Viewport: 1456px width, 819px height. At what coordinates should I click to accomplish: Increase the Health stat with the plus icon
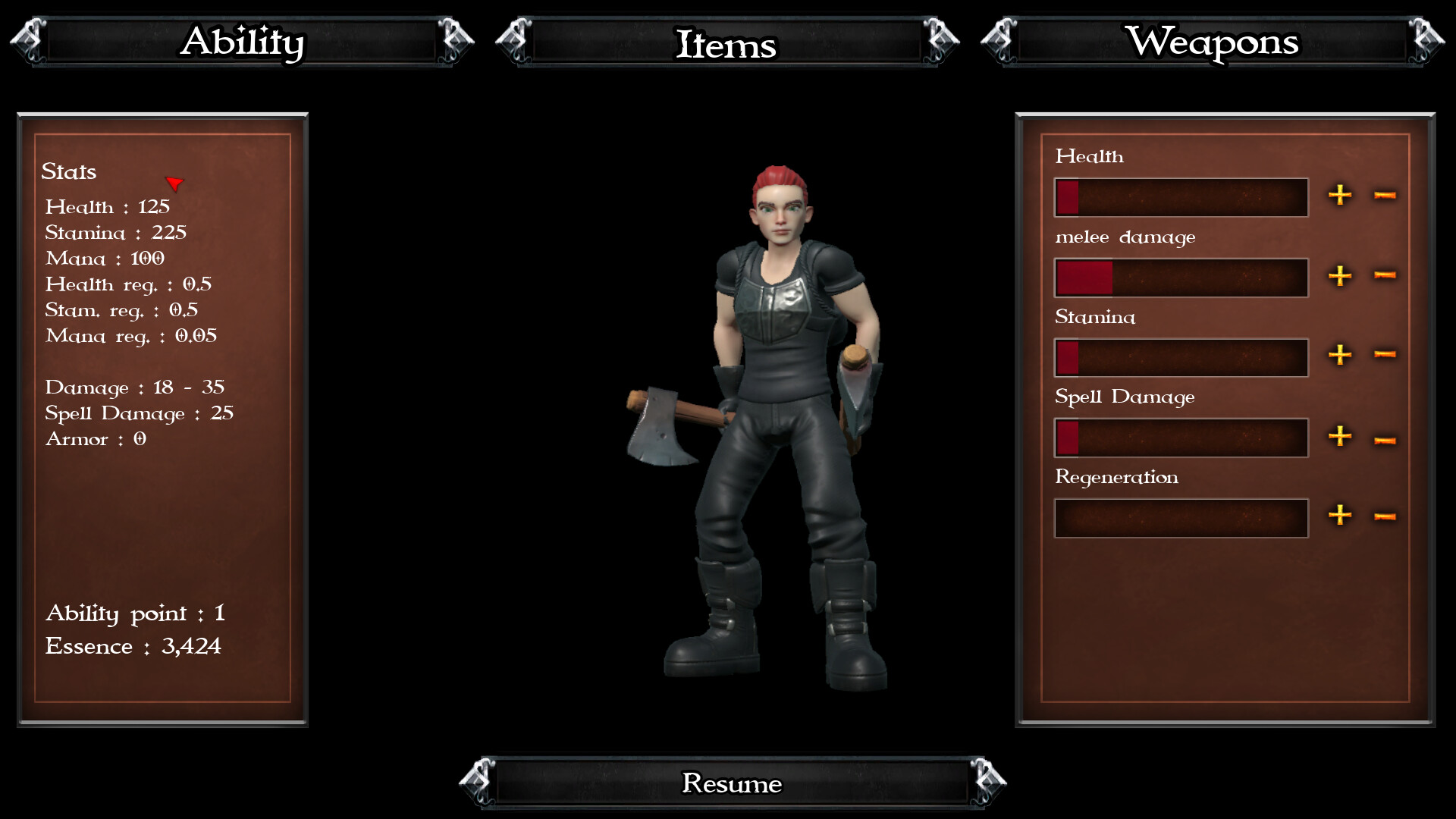point(1340,196)
